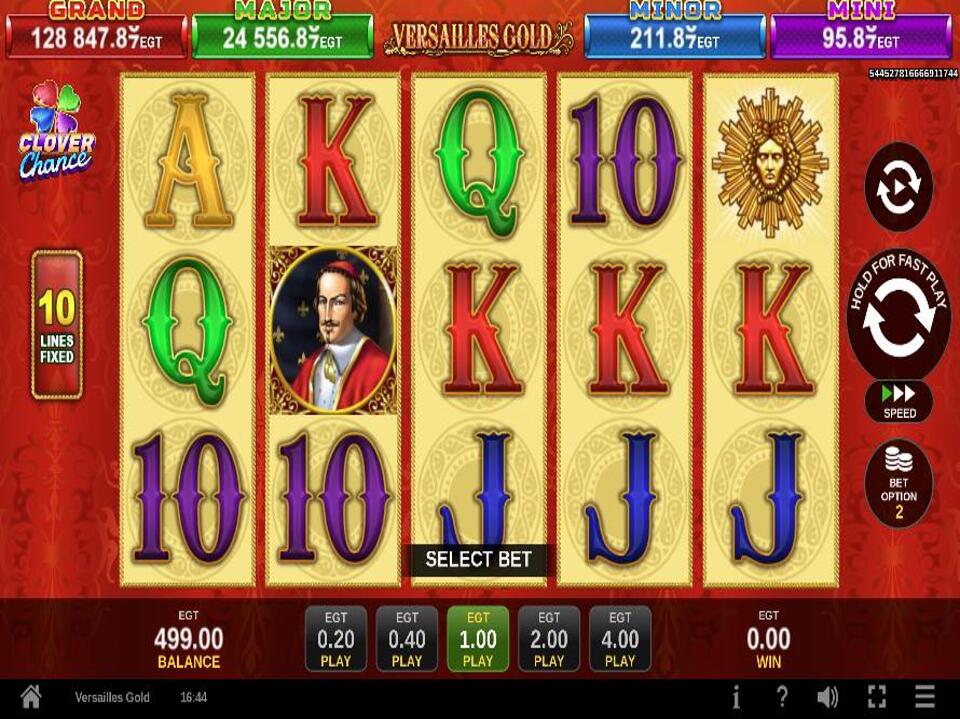Spin the reels with the large spin button
Image resolution: width=960 pixels, height=719 pixels.
tap(898, 317)
